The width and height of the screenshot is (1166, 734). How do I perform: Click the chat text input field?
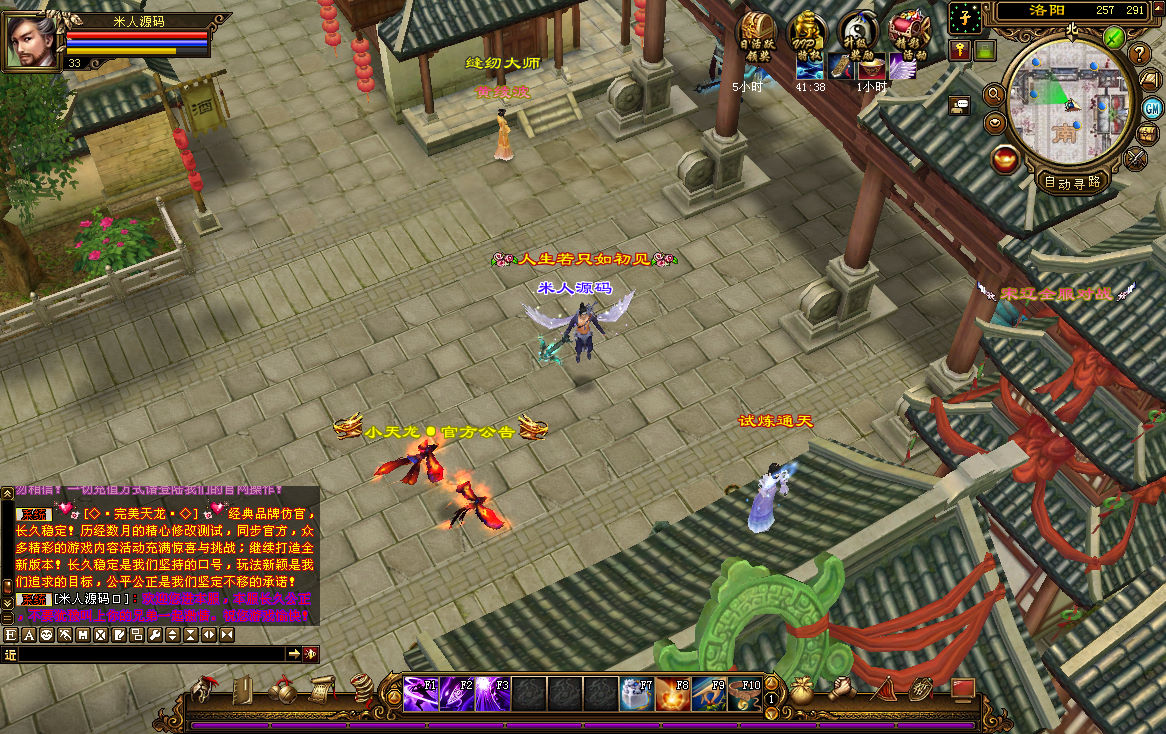[x=150, y=654]
